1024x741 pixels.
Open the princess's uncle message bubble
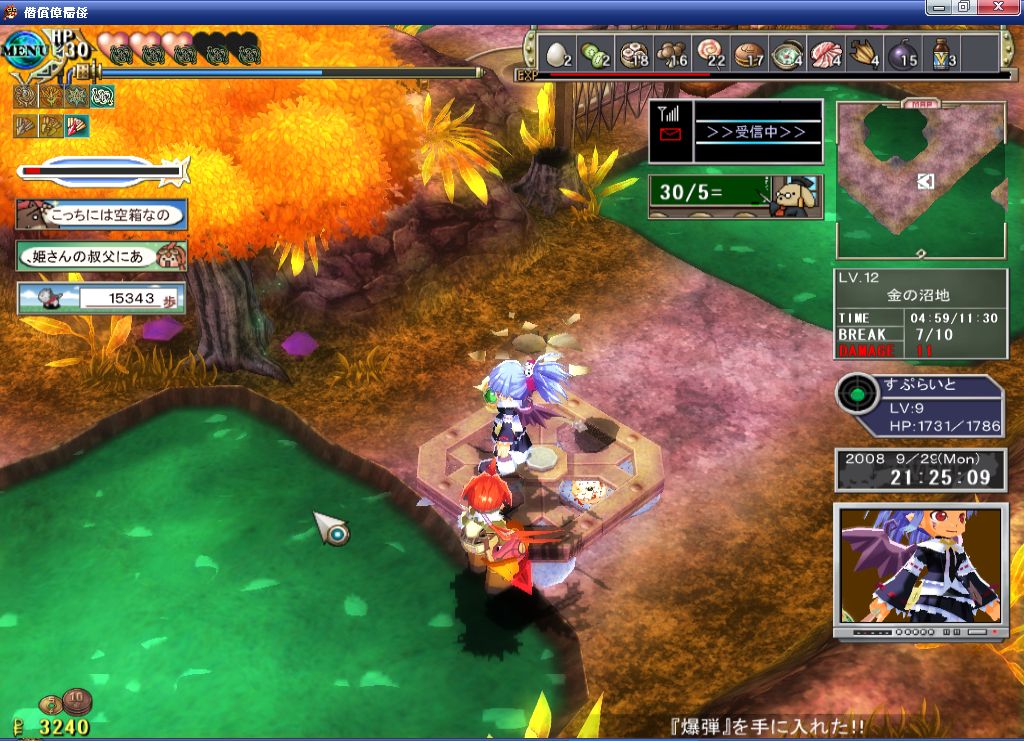tap(100, 256)
